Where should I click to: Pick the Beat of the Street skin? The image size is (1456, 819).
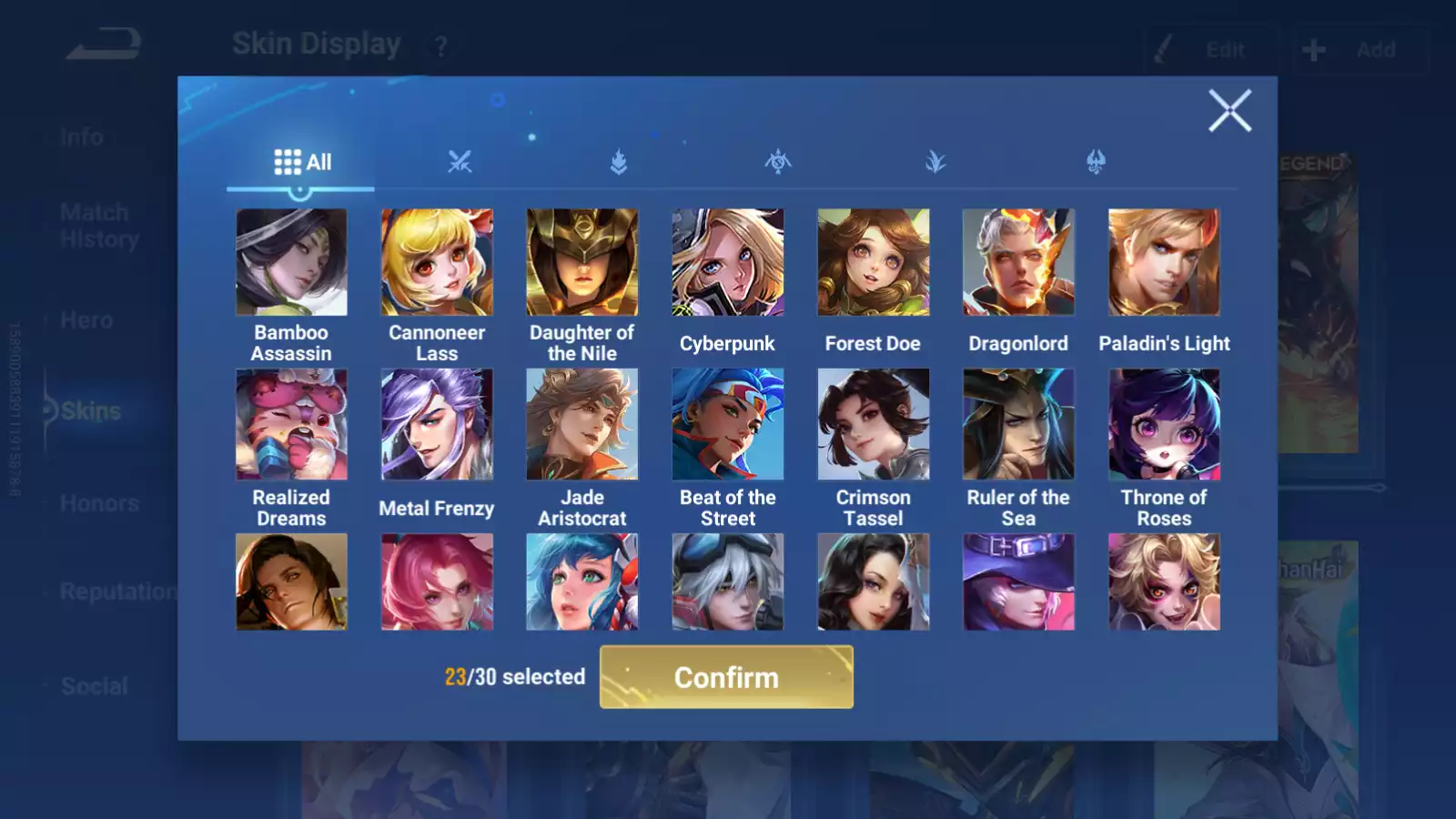point(728,424)
